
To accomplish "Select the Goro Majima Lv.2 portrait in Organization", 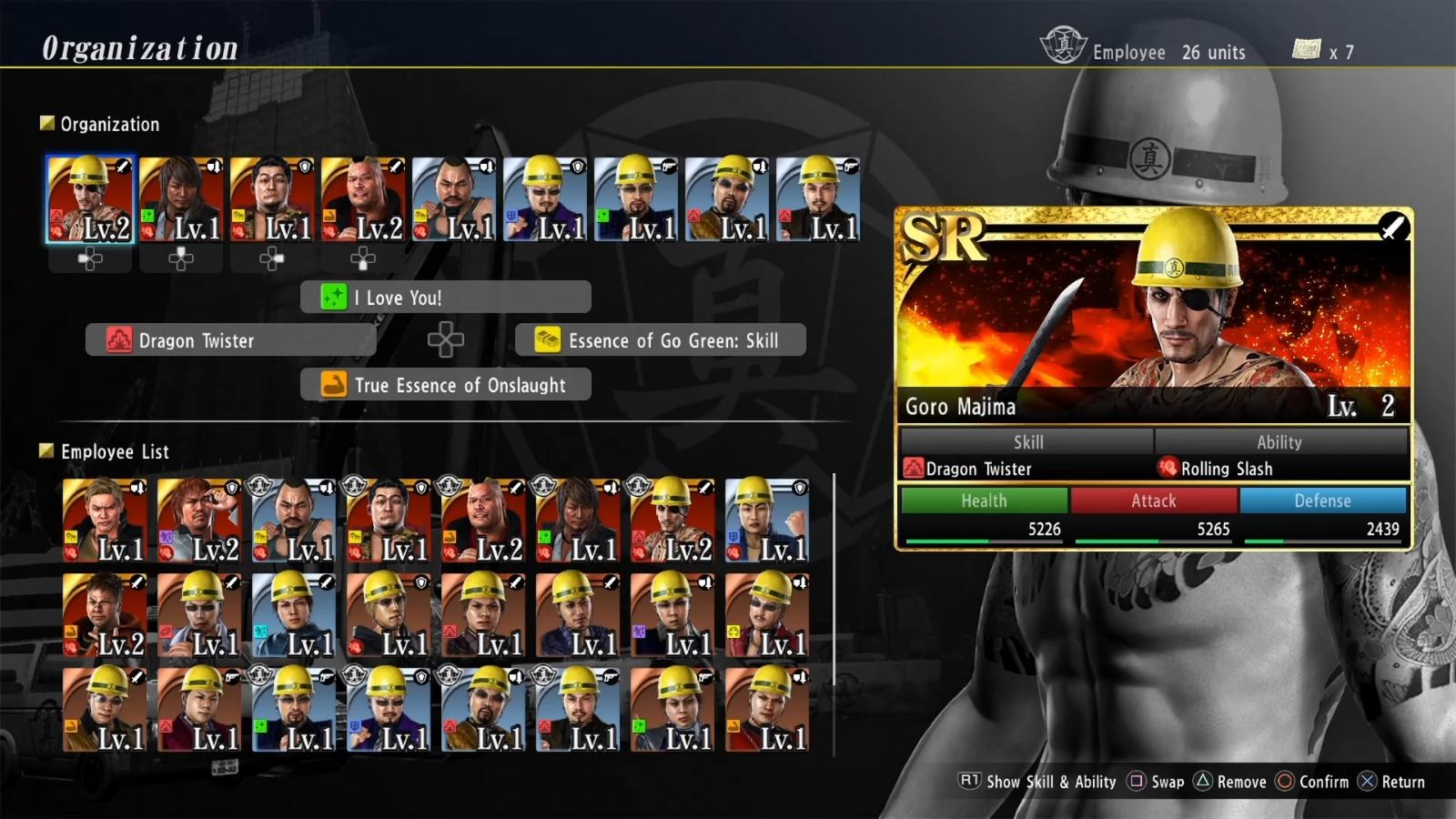I will click(x=87, y=198).
